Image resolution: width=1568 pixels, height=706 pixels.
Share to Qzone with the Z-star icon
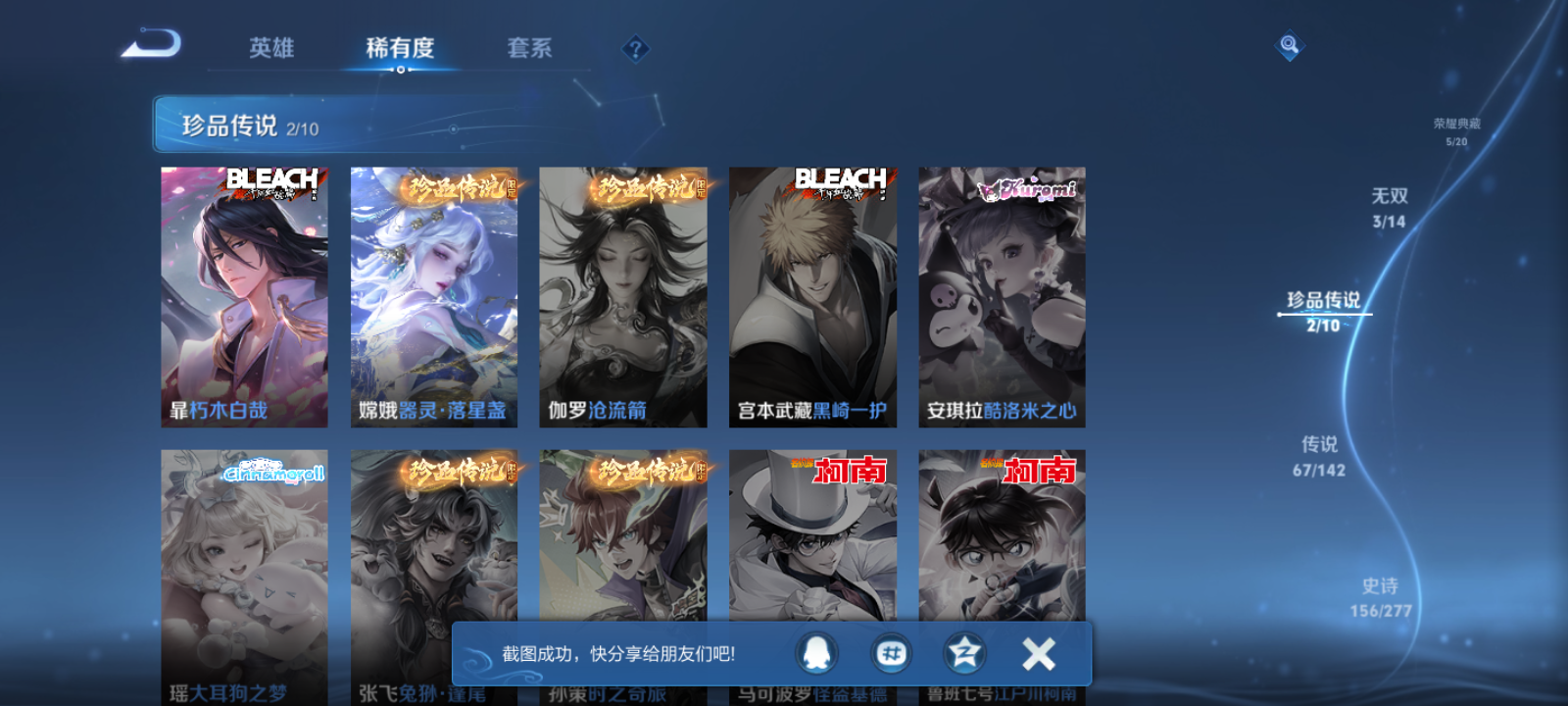coord(963,651)
